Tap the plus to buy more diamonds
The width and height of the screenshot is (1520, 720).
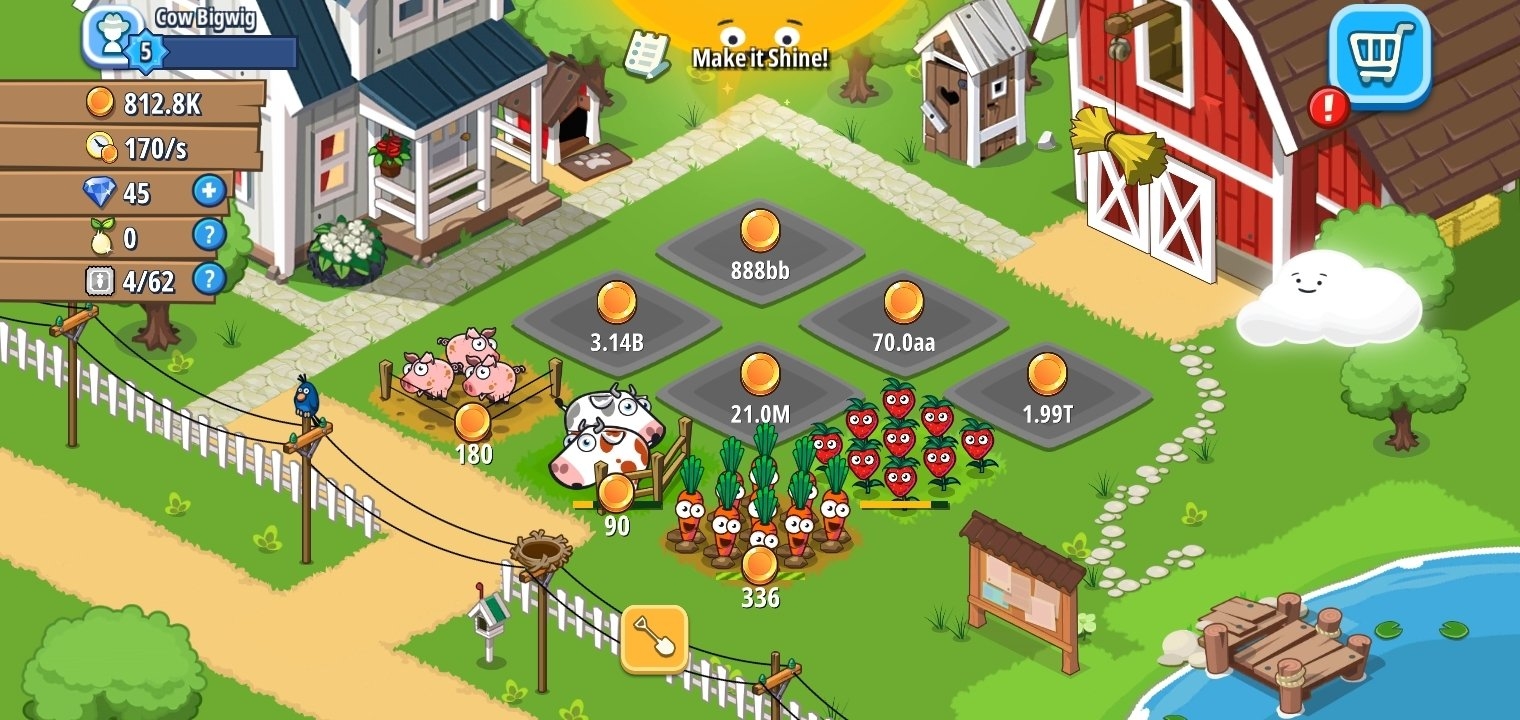tap(207, 192)
